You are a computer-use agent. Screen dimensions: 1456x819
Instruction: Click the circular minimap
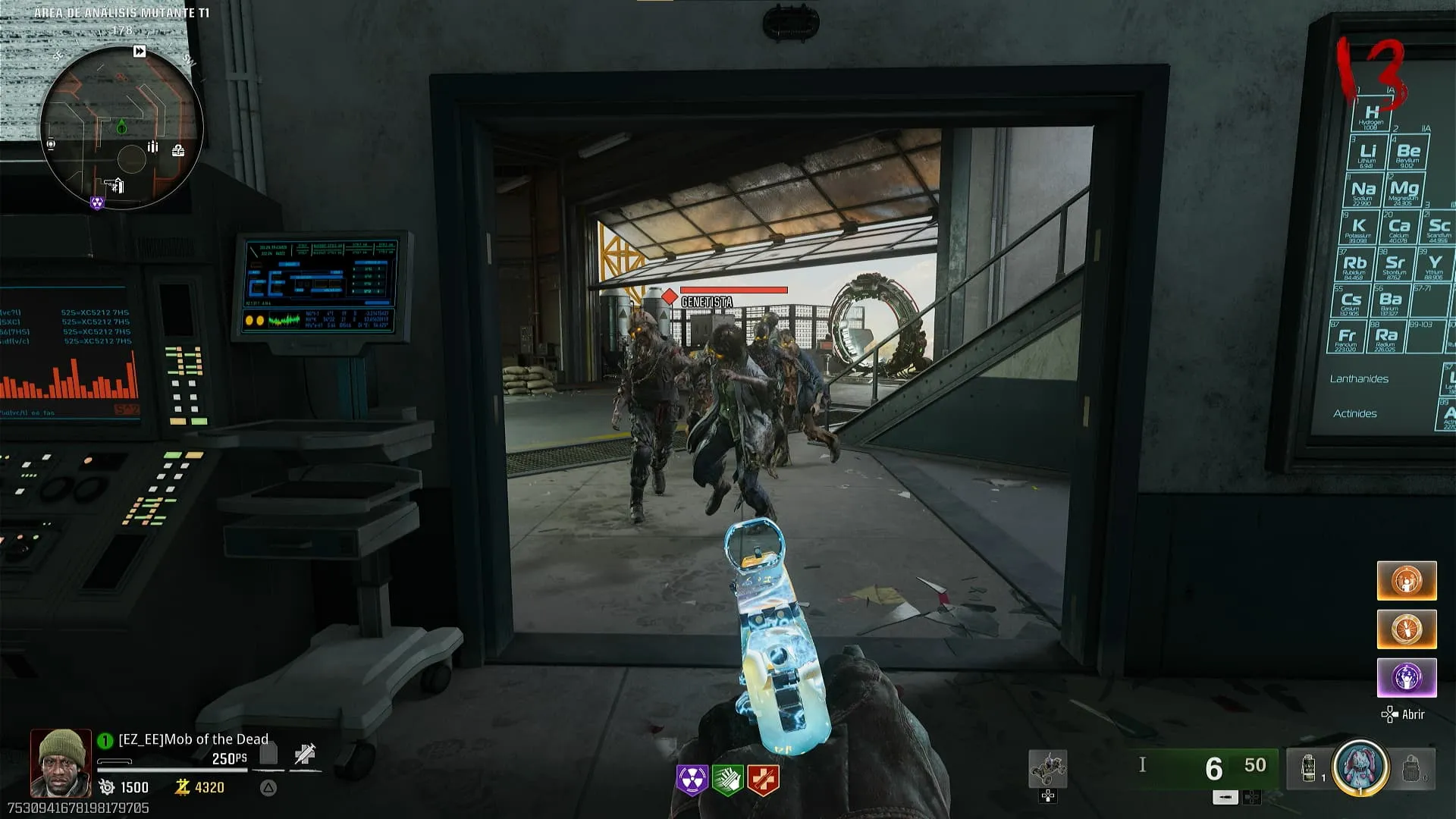(121, 127)
